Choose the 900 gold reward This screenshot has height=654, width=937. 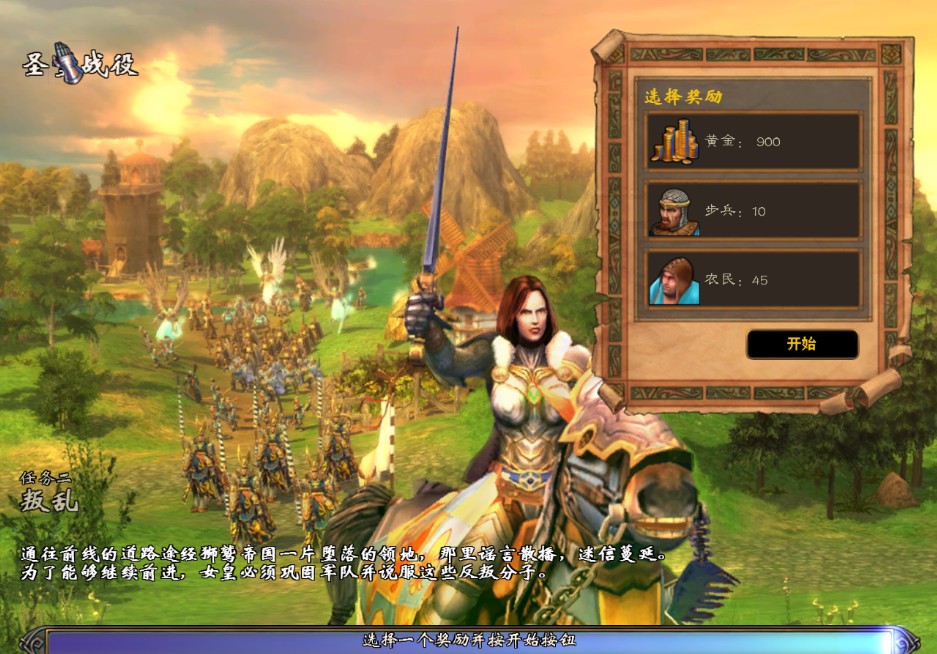point(753,142)
